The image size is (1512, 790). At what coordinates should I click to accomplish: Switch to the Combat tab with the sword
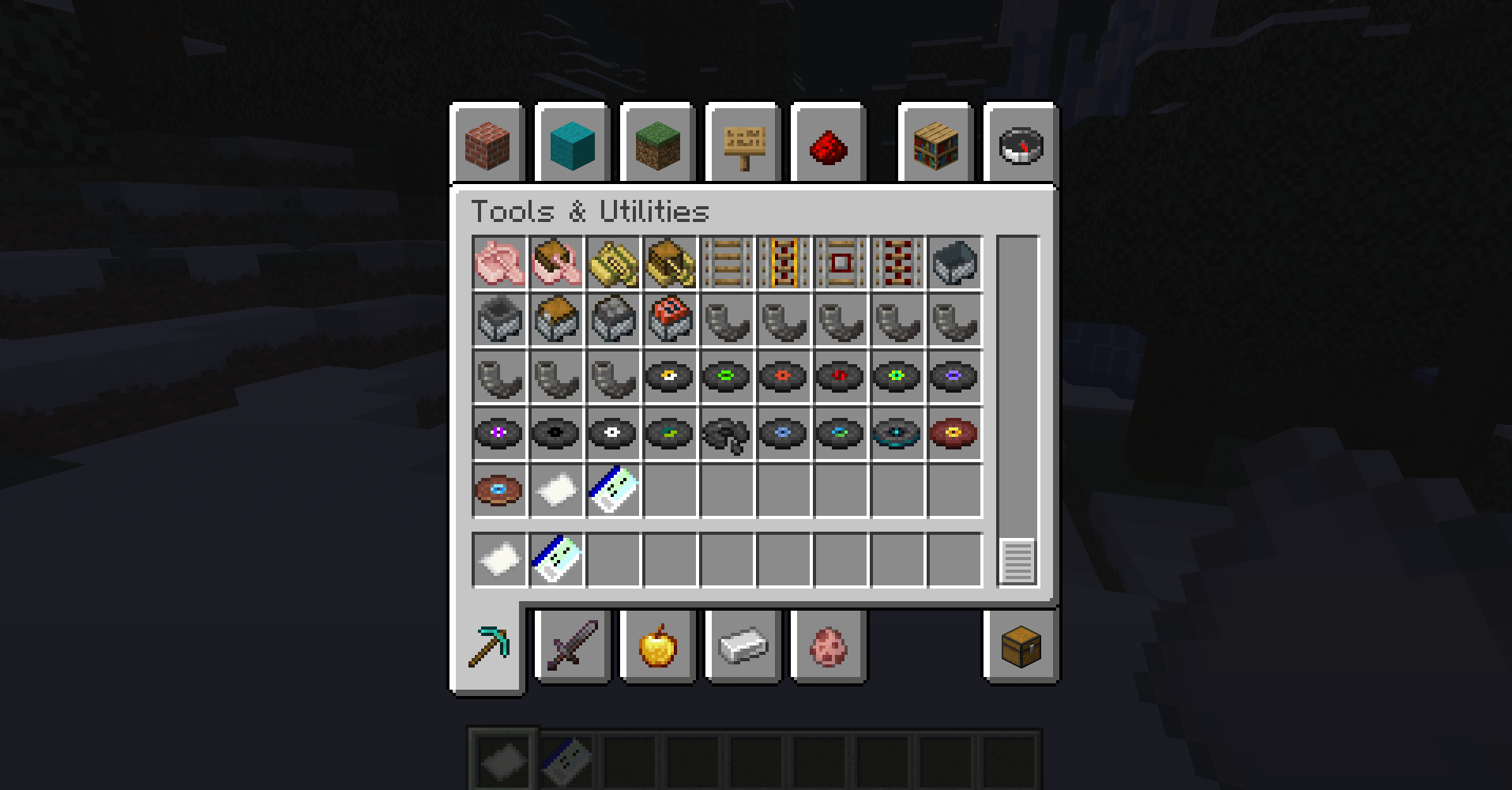point(573,648)
